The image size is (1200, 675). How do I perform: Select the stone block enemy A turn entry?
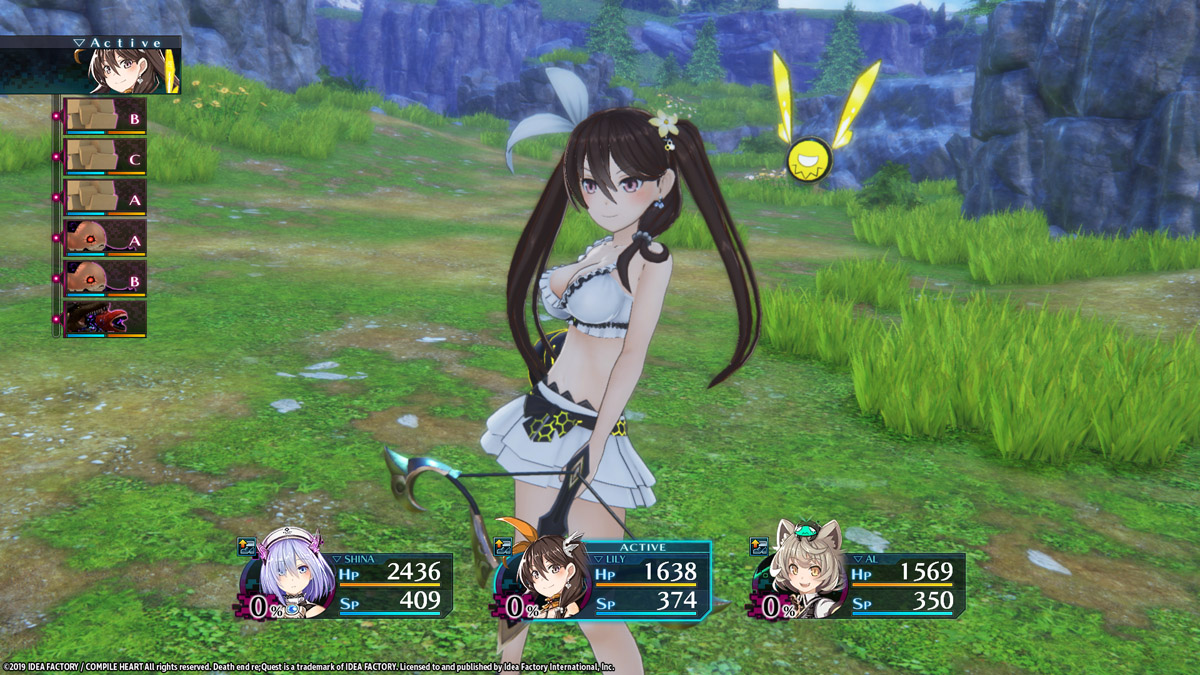(x=105, y=198)
